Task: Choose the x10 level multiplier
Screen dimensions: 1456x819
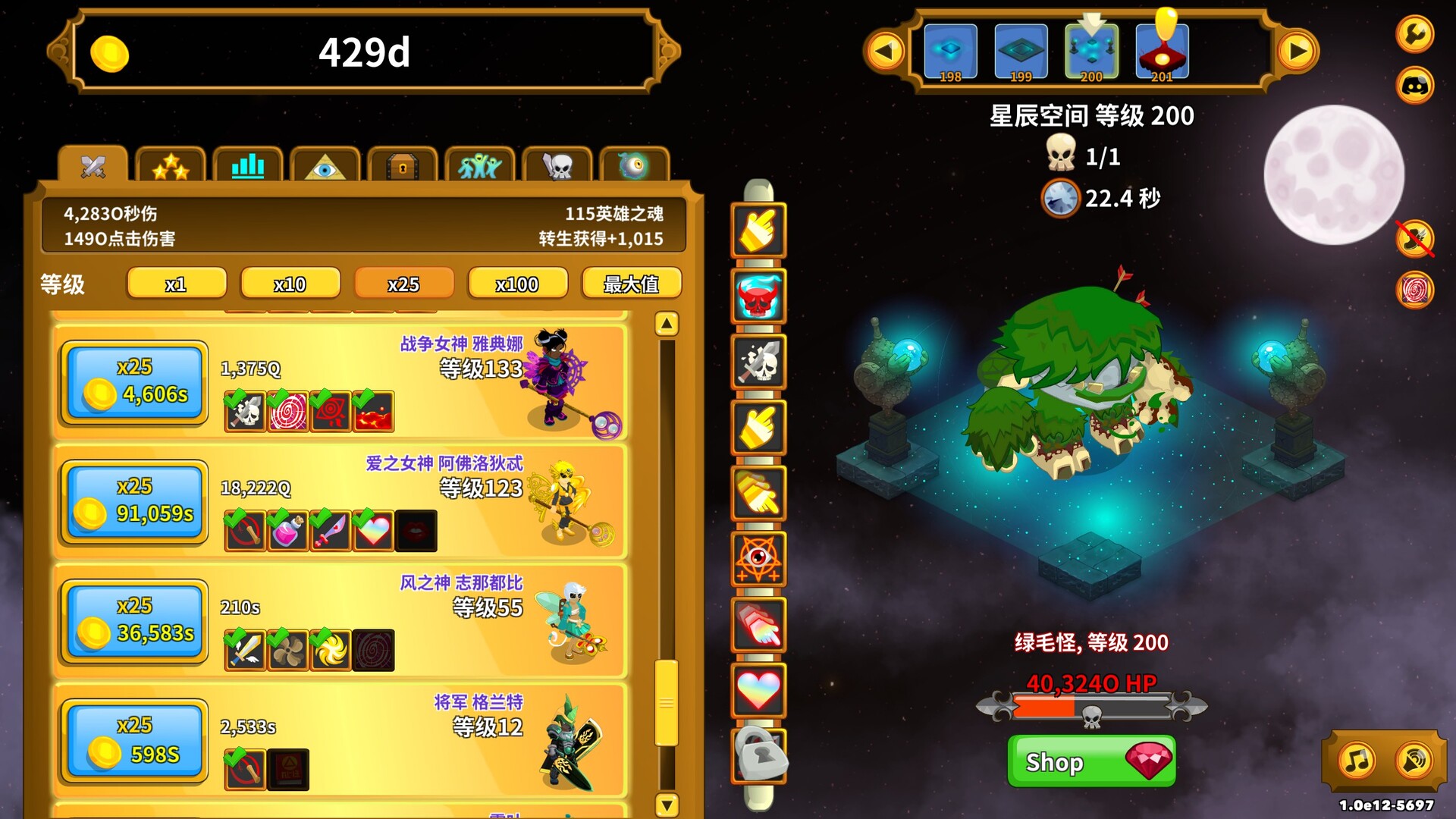Action: click(290, 284)
